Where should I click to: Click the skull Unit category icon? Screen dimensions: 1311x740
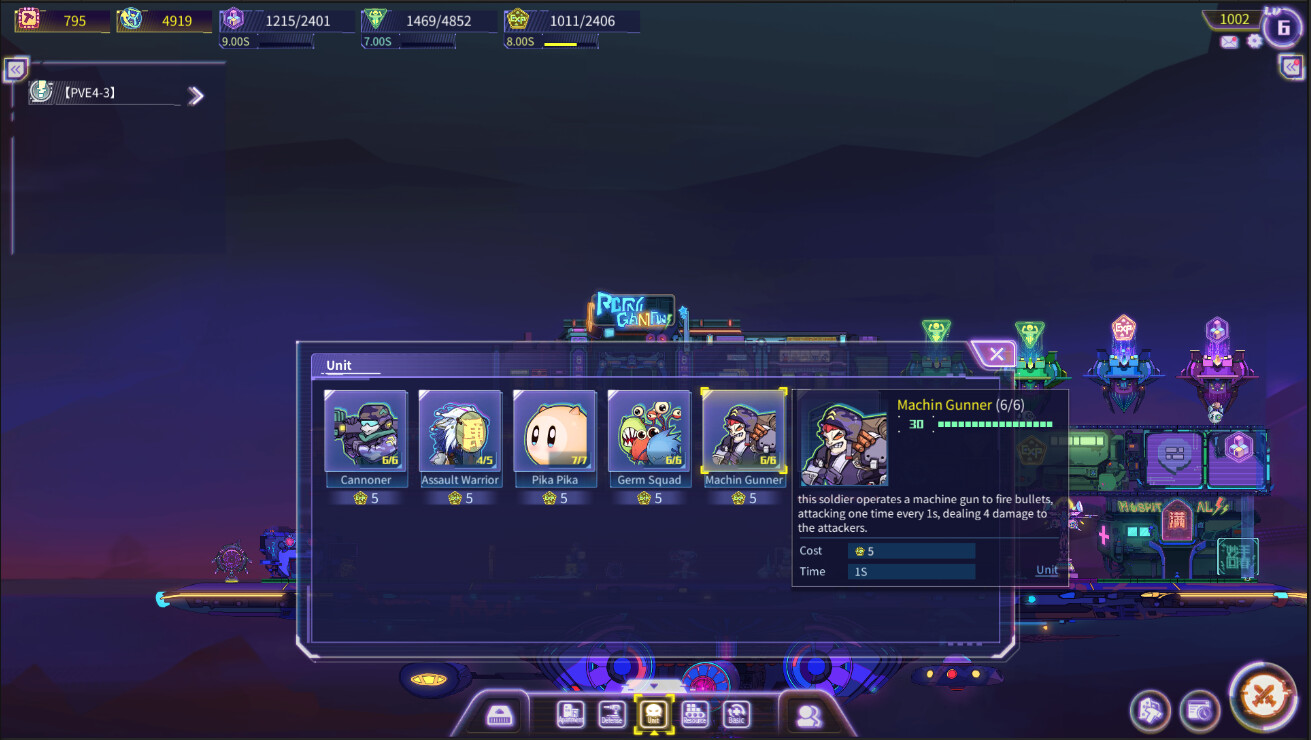655,712
